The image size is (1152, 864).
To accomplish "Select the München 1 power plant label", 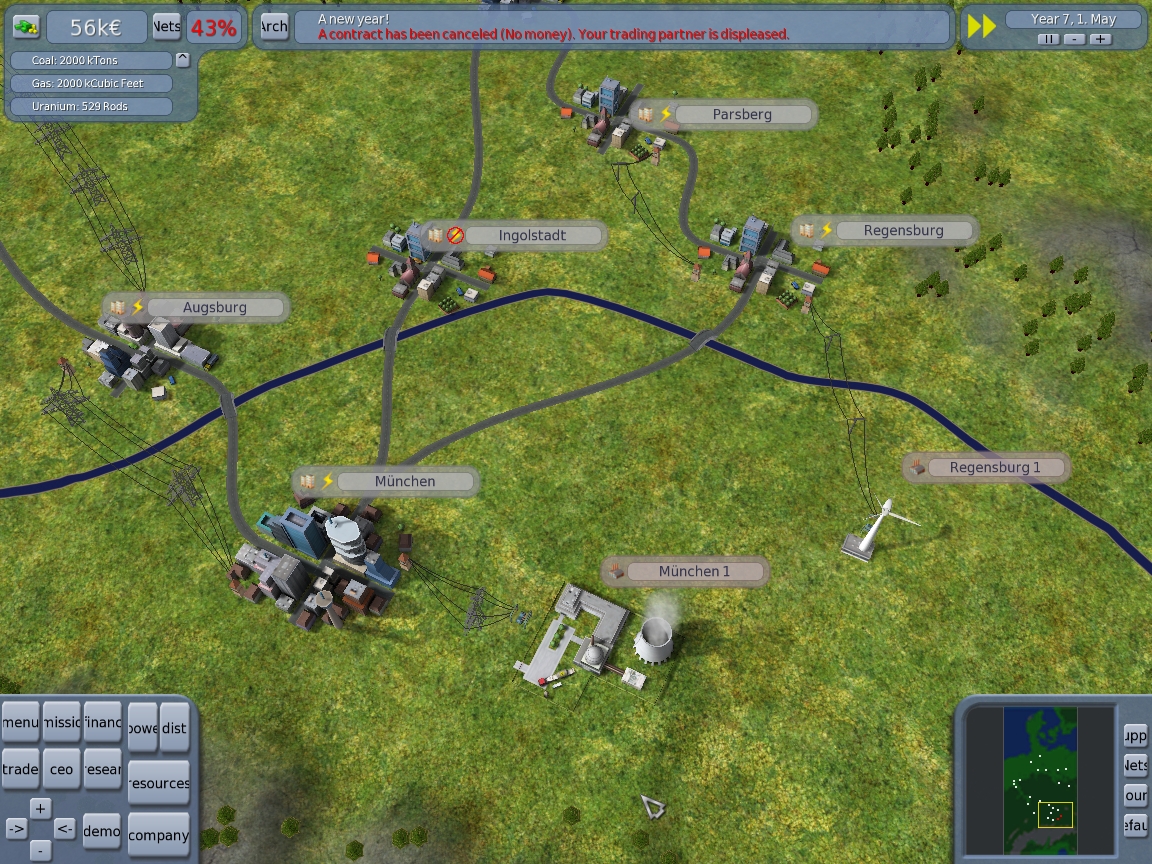I will tap(694, 572).
